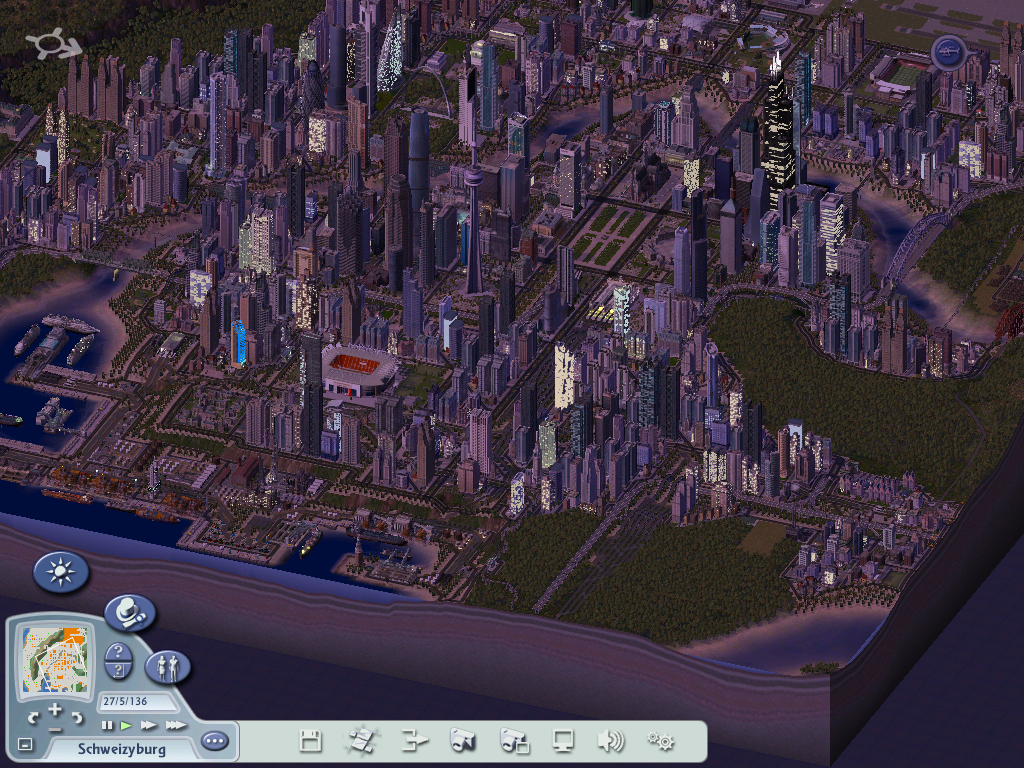
Task: Rotate the view clockwise using the right arrow
Action: (78, 718)
